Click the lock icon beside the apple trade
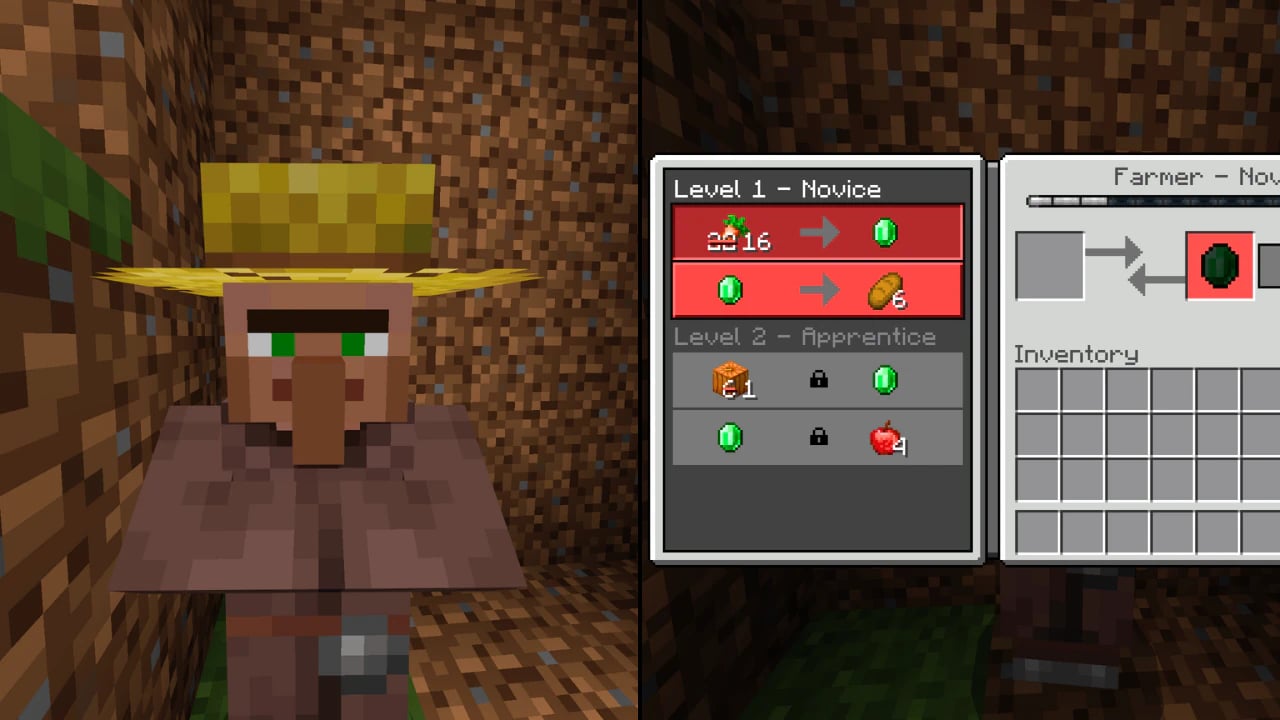Screen dimensions: 1280x720 pyautogui.click(x=817, y=436)
